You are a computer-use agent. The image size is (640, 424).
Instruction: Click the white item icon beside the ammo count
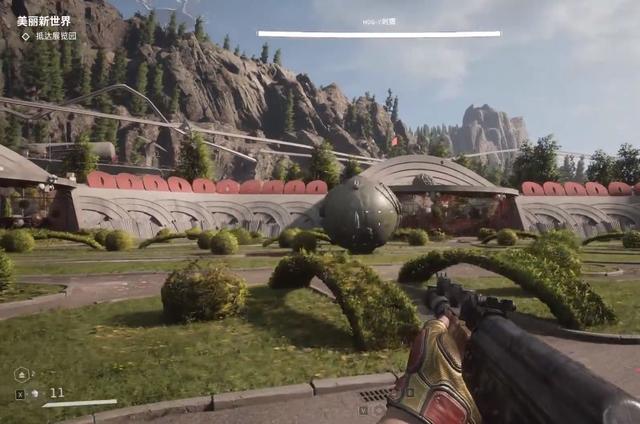[x=35, y=394]
